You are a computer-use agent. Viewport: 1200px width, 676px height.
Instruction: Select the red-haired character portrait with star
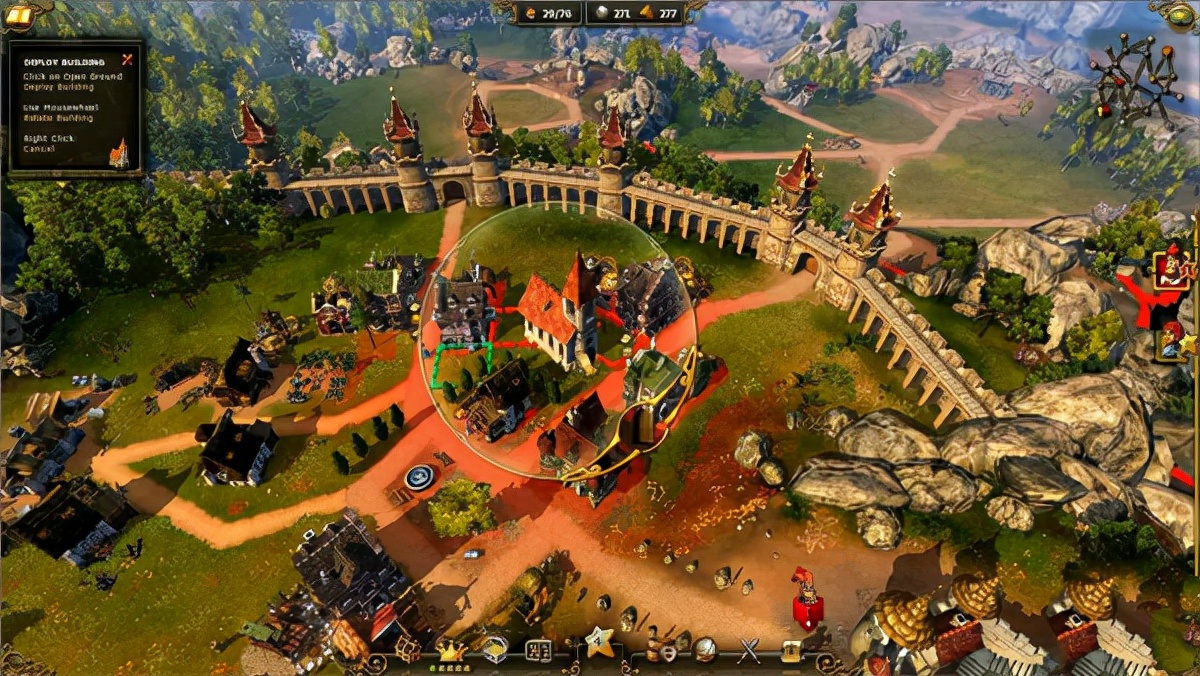1172,343
